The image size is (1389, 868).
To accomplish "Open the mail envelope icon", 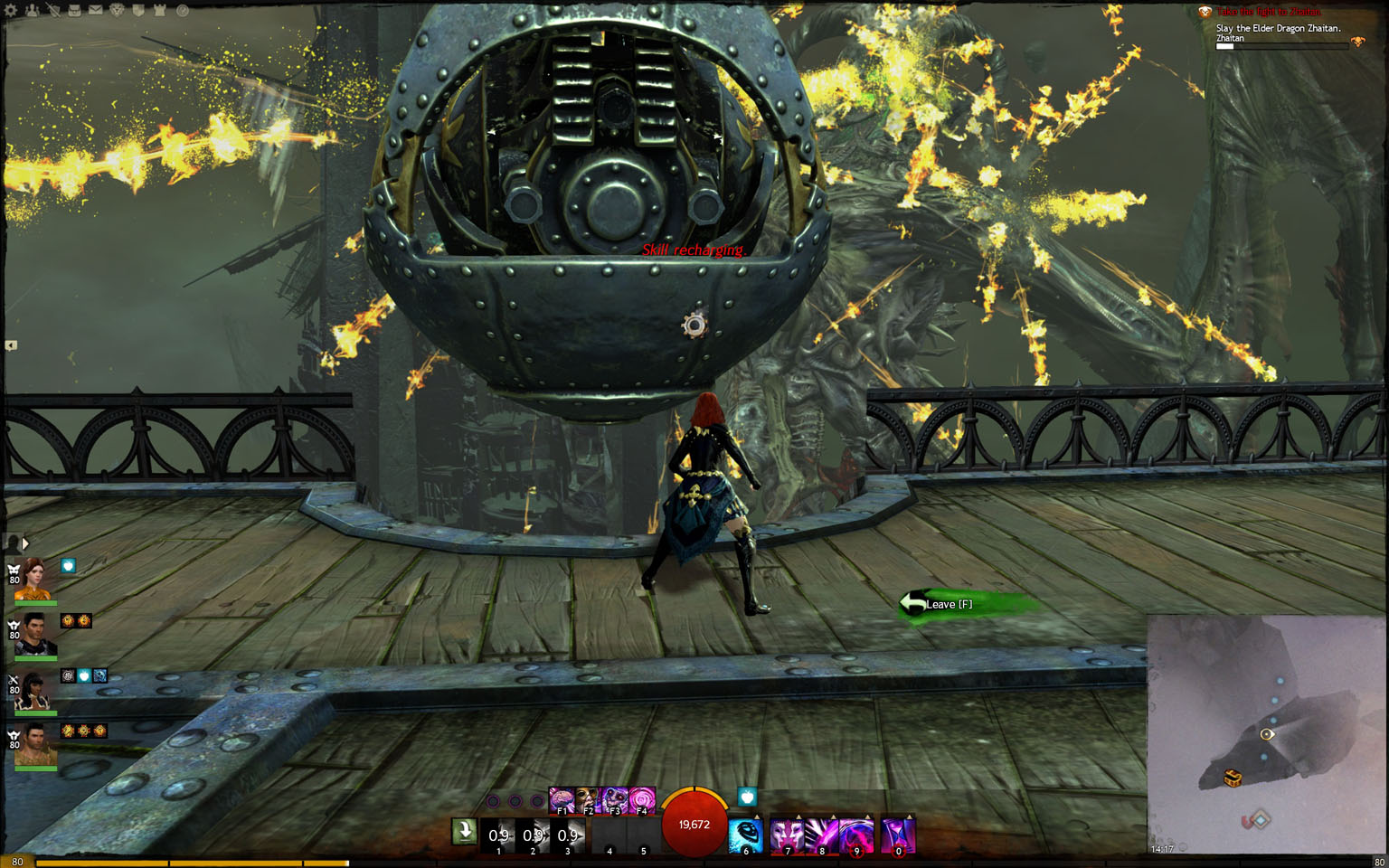I will 95,11.
